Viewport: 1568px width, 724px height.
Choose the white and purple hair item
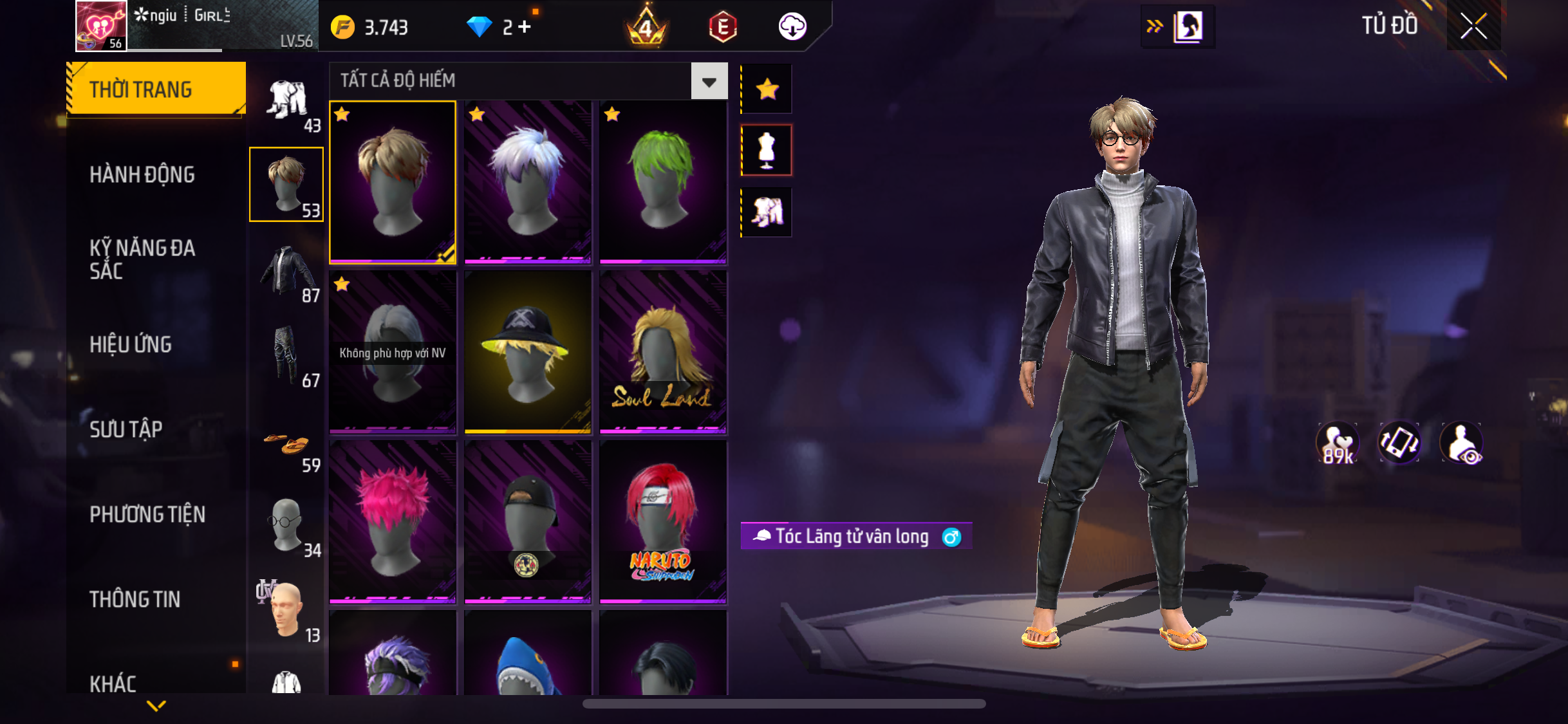click(527, 181)
